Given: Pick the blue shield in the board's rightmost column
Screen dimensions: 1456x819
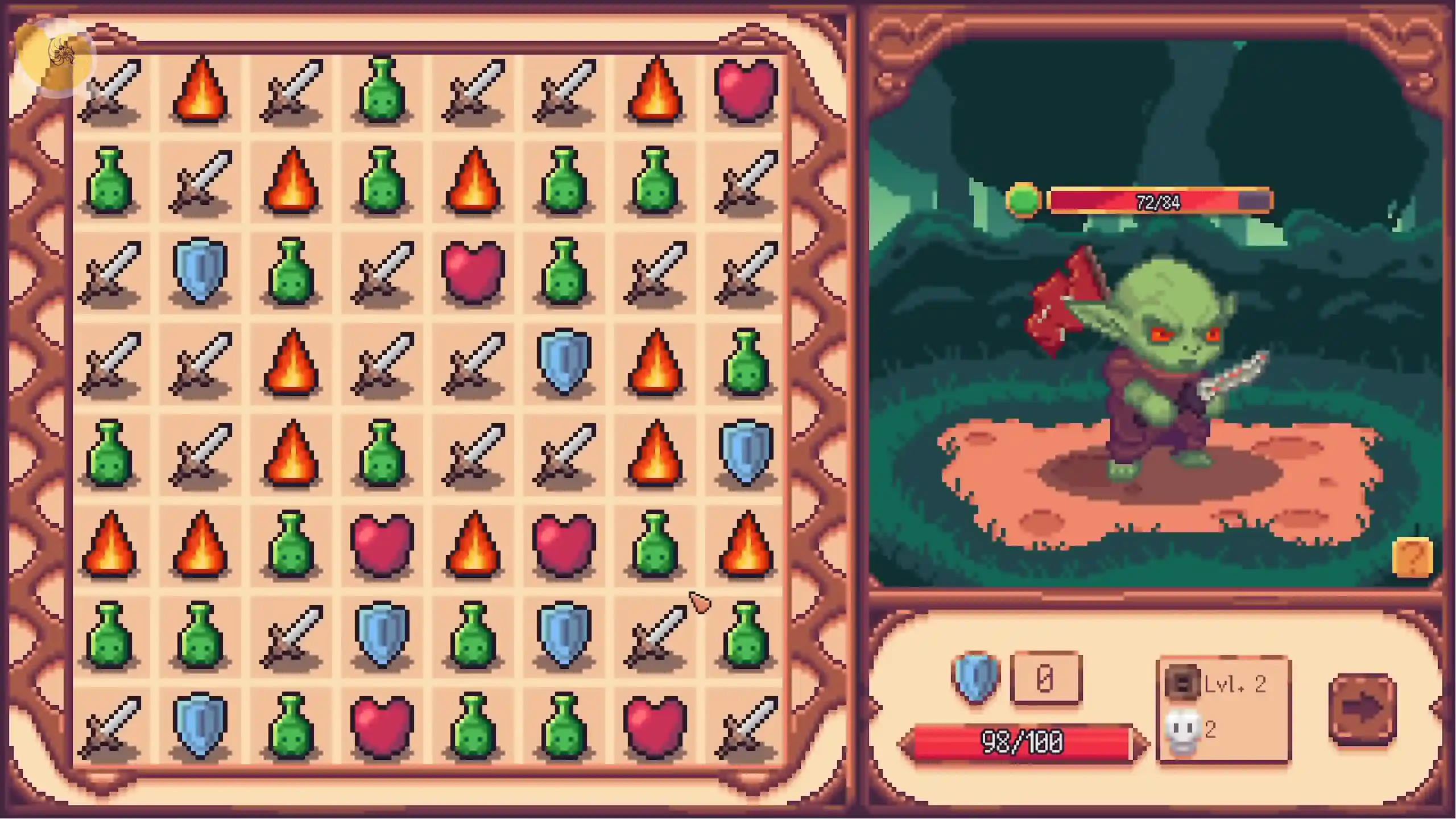Looking at the screenshot, I should tap(746, 453).
